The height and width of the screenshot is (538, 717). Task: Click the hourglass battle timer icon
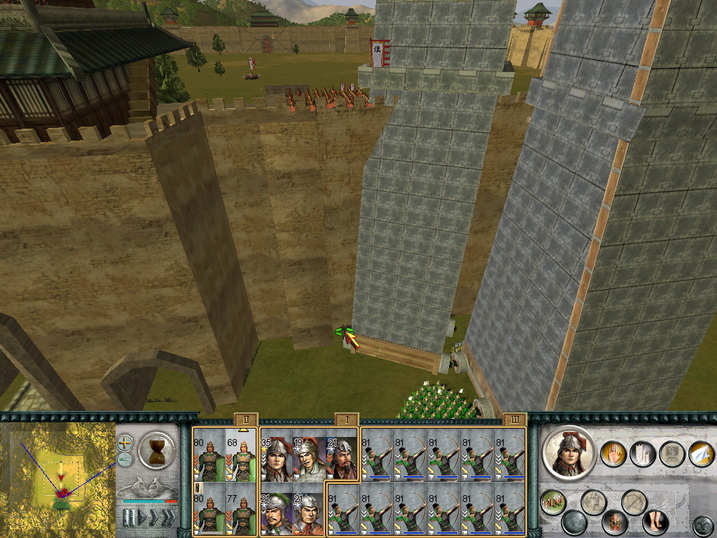tap(157, 449)
